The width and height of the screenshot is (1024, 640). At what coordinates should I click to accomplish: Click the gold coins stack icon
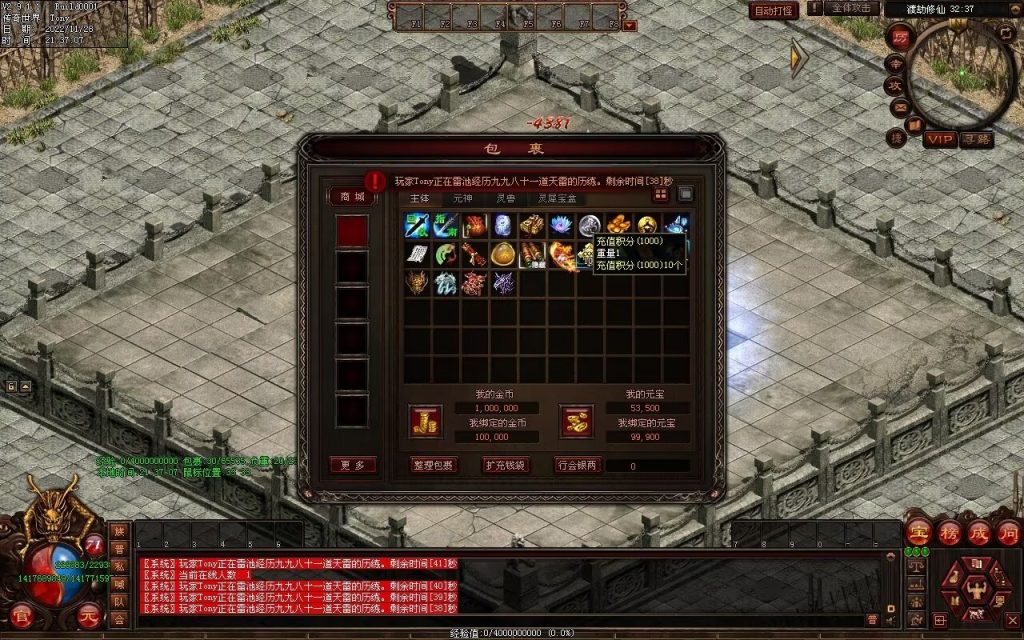425,422
